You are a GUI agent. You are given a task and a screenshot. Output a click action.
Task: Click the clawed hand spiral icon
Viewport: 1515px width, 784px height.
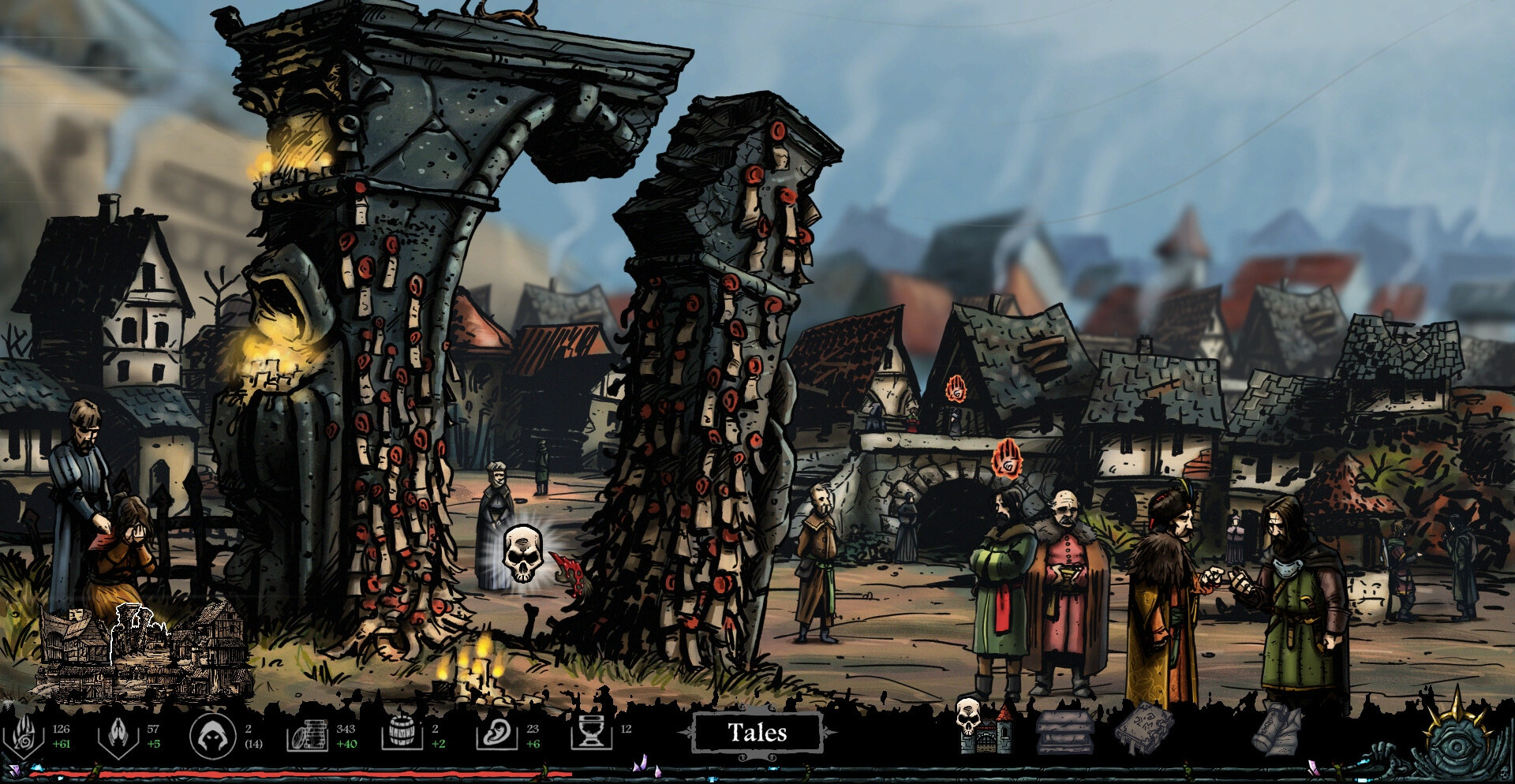click(23, 736)
